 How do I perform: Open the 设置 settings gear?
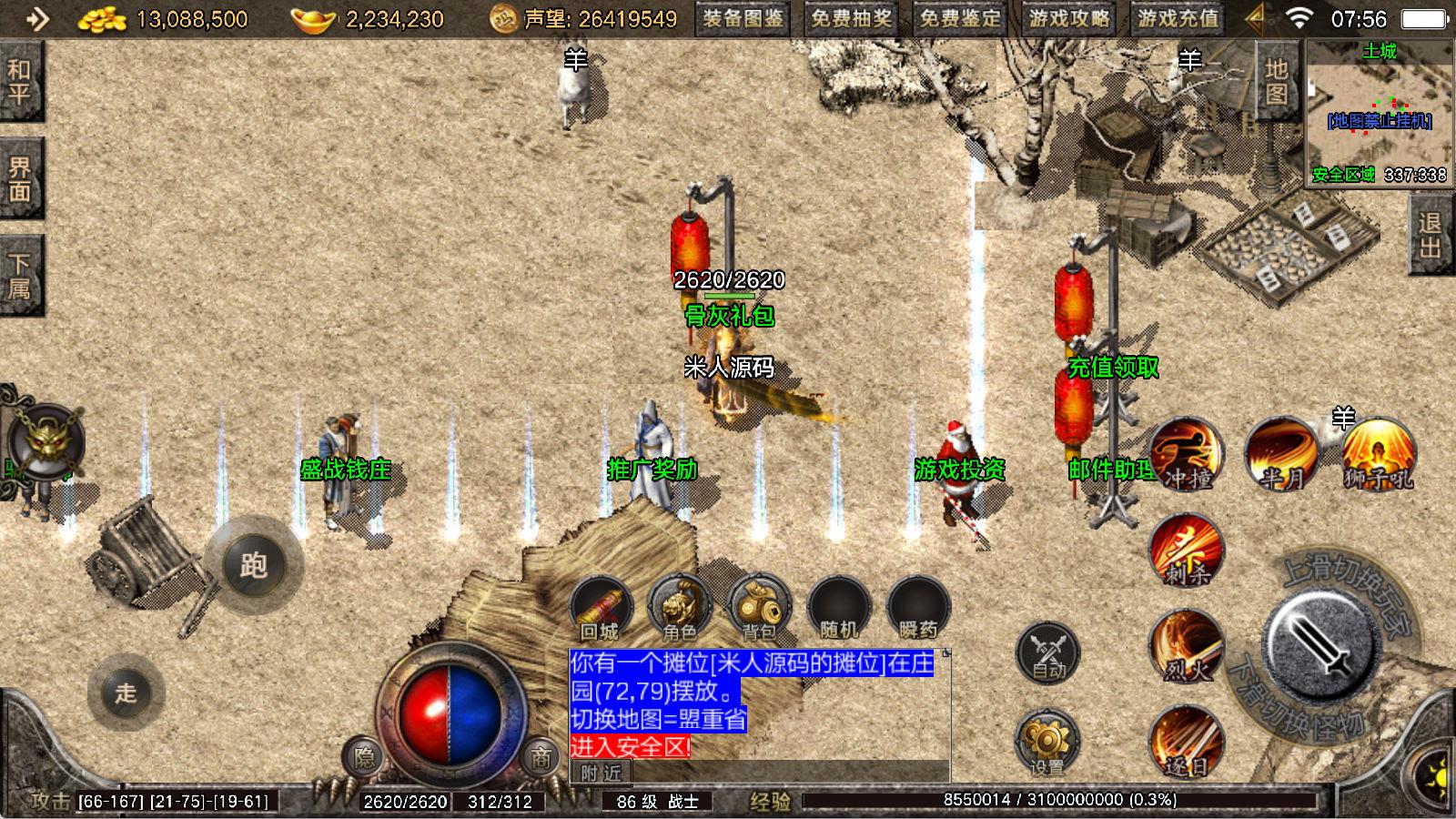(x=1048, y=743)
